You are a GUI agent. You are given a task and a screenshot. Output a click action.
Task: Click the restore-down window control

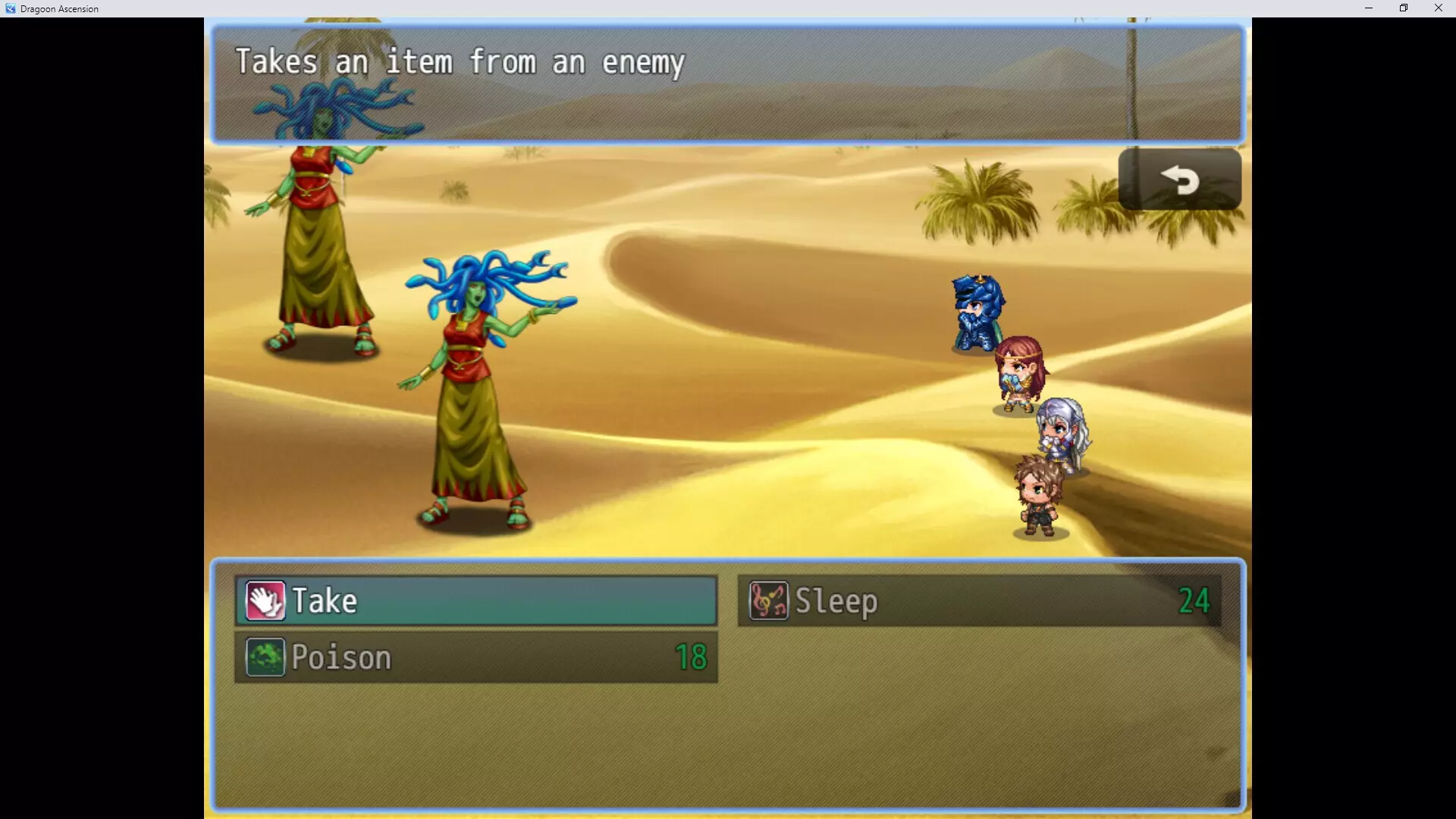[x=1403, y=8]
